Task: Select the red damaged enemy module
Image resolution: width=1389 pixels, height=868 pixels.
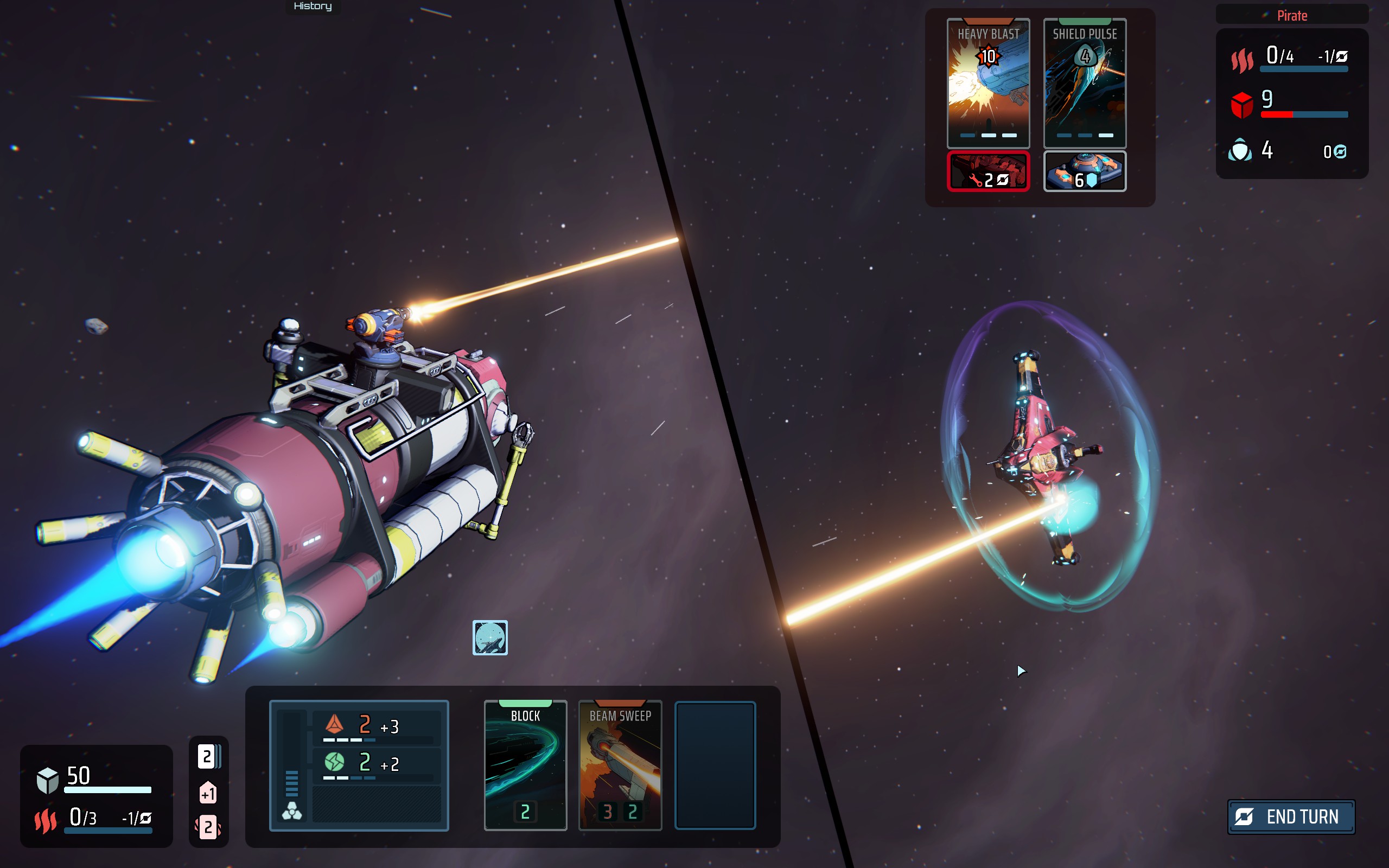Action: pos(988,171)
